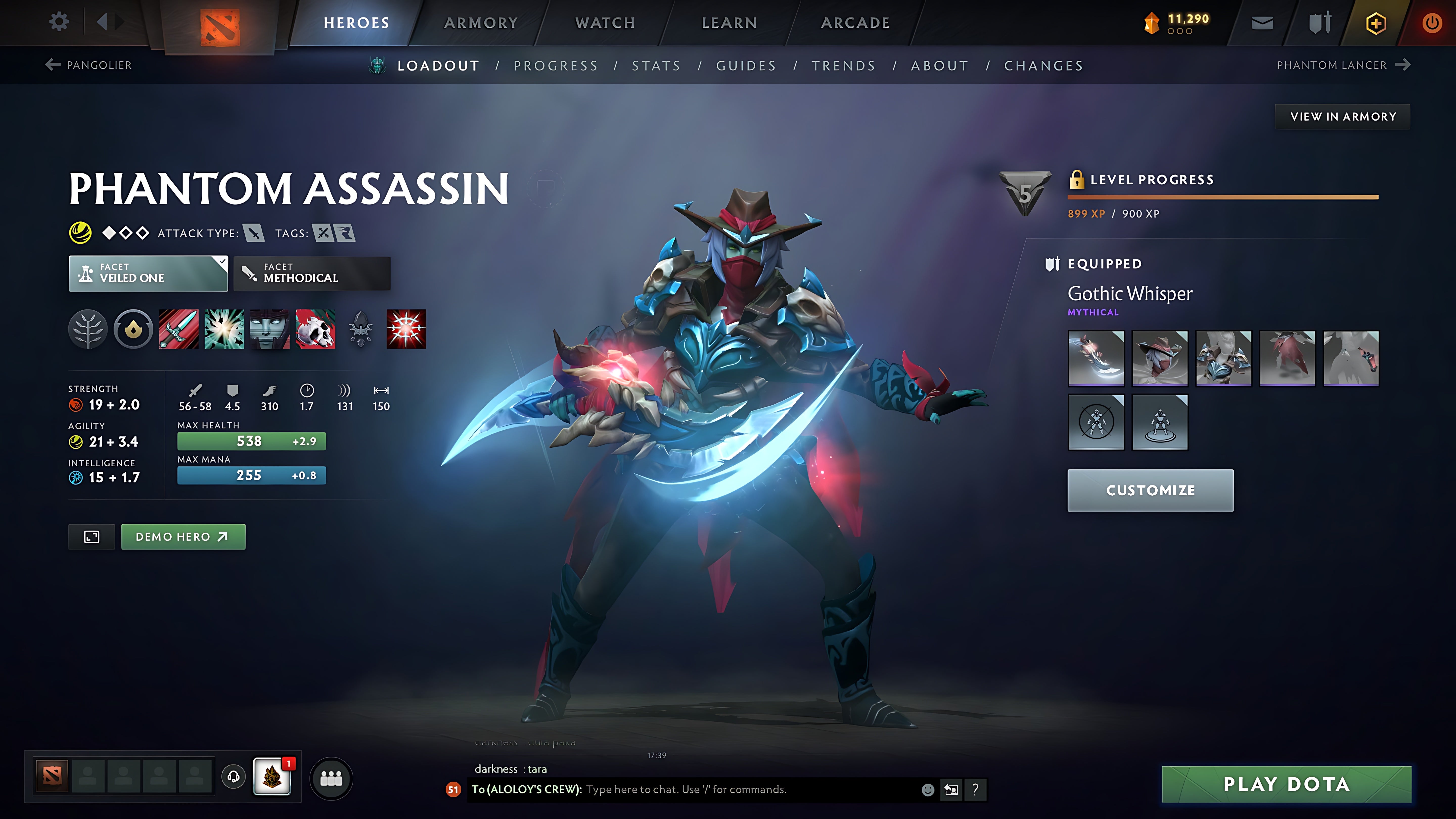Go to the Learn tab
The height and width of the screenshot is (819, 1456).
point(729,22)
